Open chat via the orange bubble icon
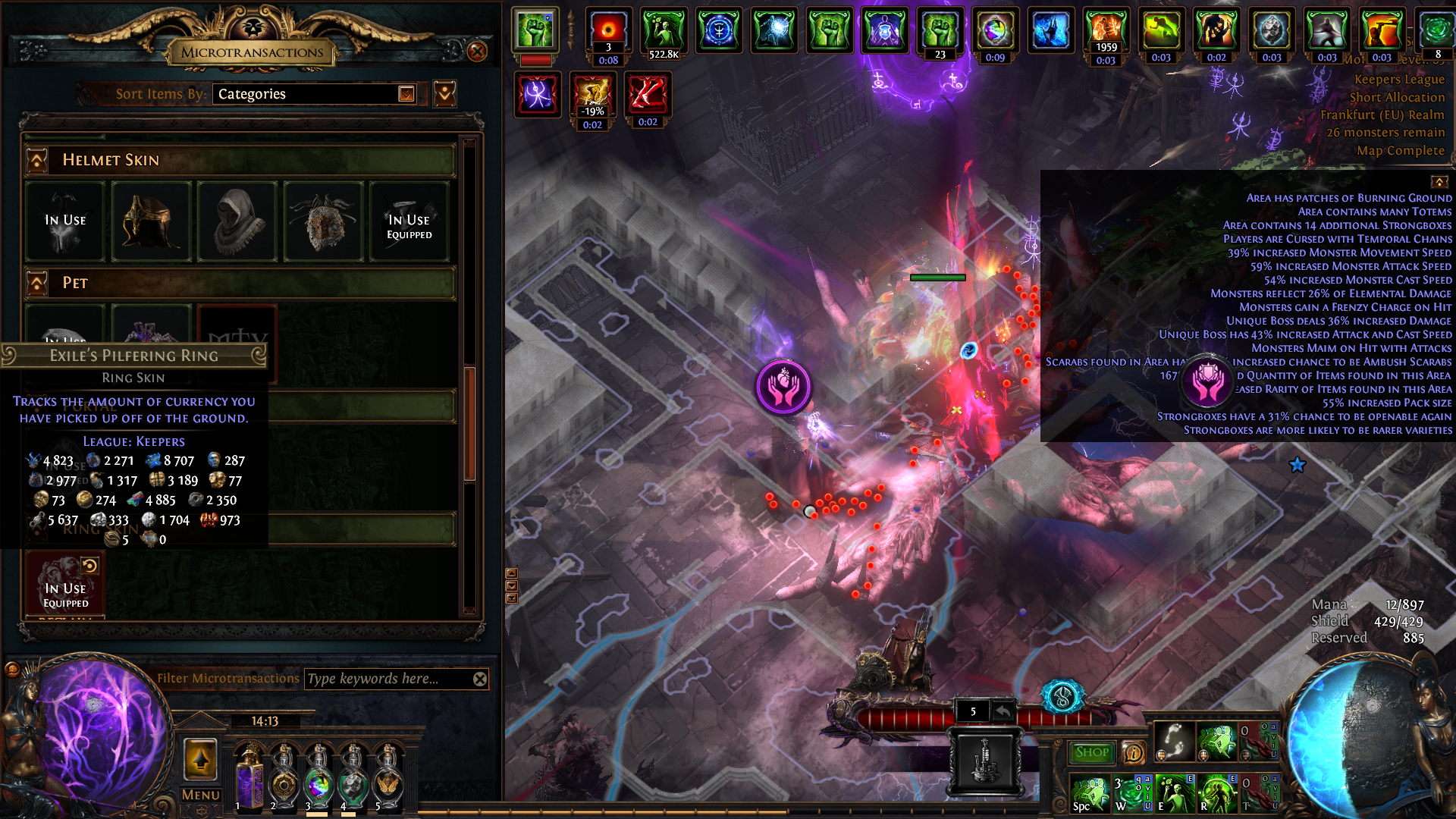 coord(12,669)
